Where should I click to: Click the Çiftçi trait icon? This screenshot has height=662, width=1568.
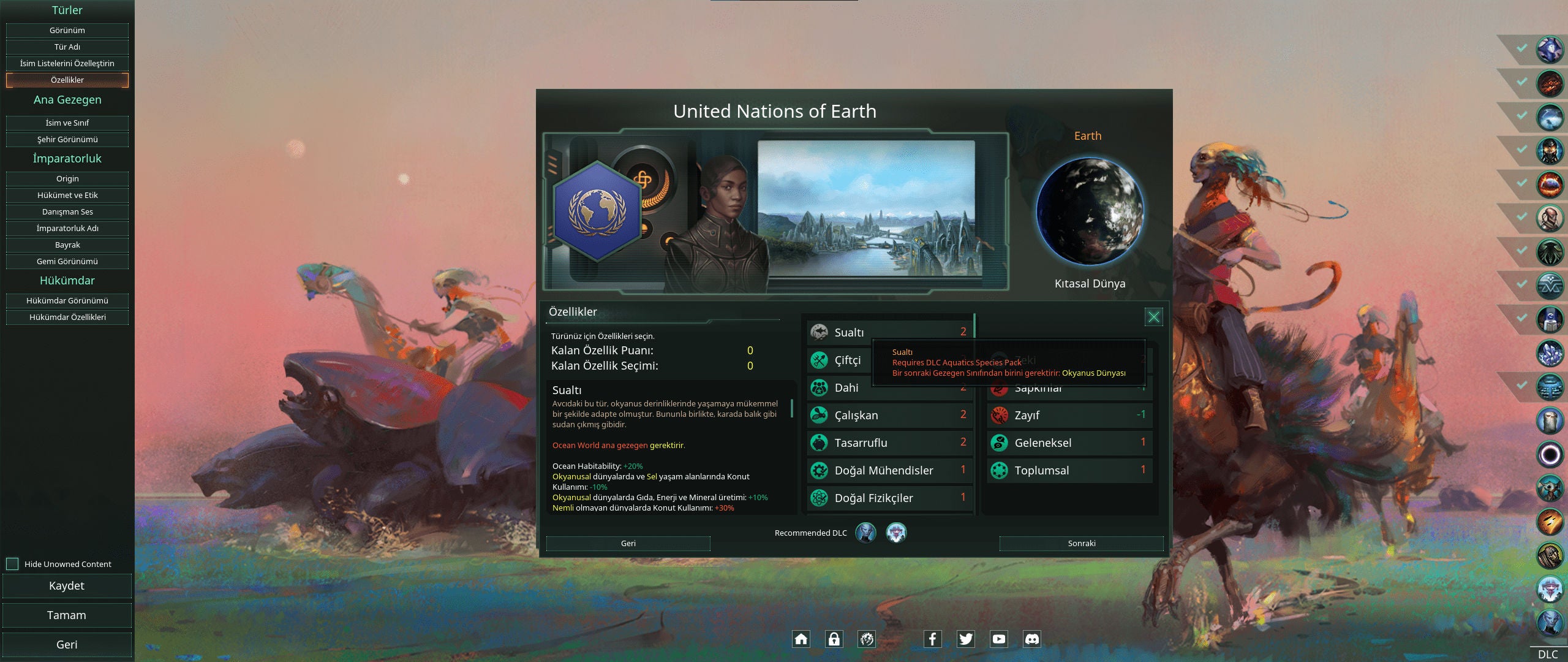pos(819,360)
